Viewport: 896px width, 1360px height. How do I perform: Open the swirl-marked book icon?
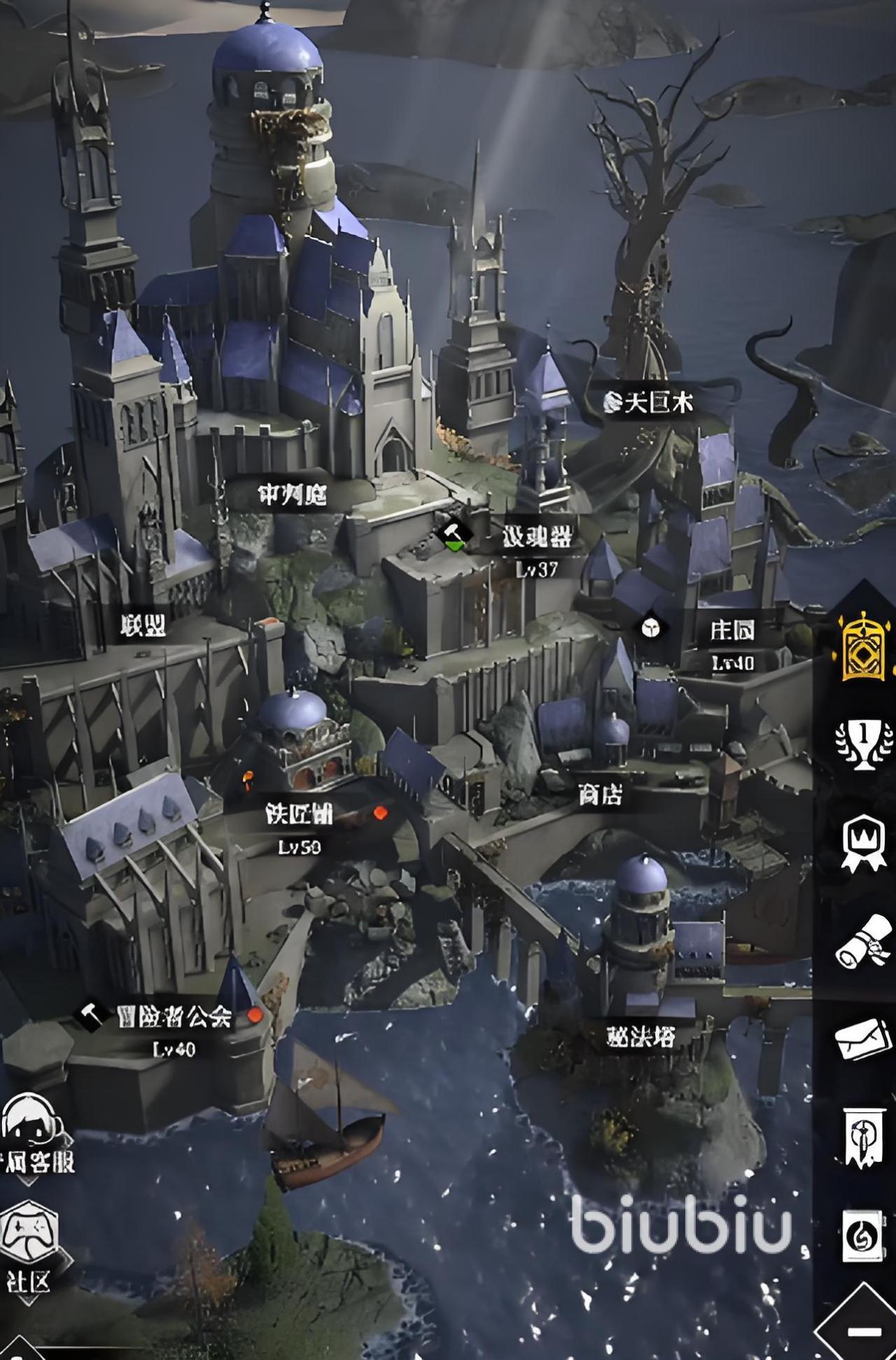pos(862,1236)
